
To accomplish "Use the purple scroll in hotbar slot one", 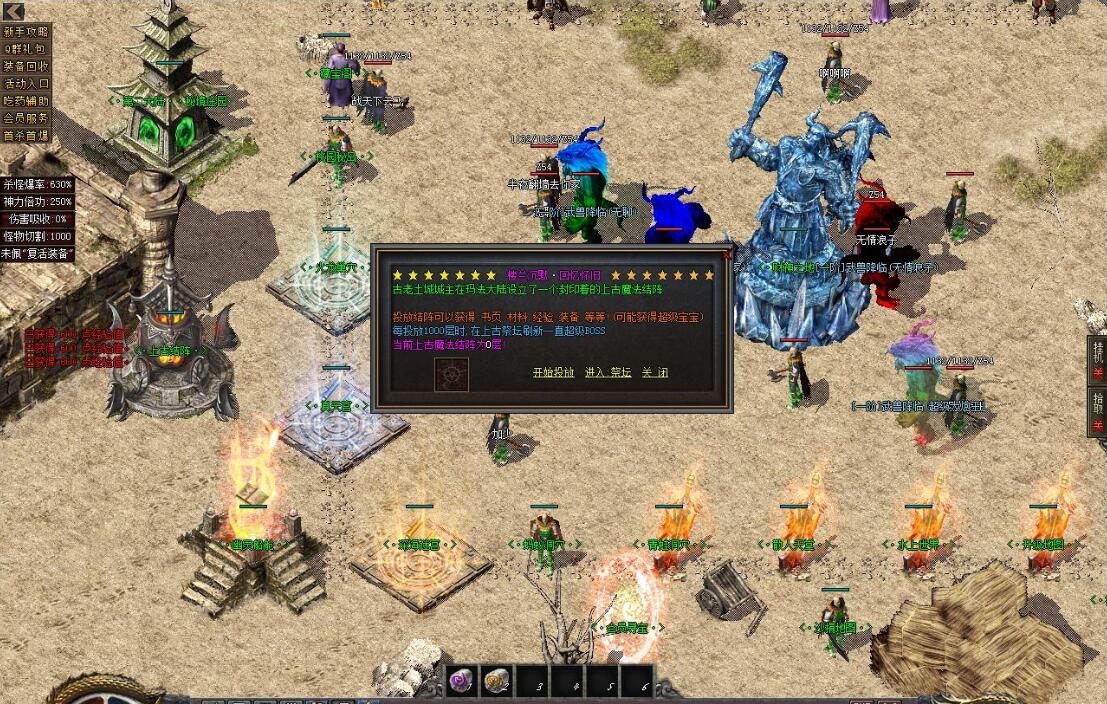I will tap(463, 682).
